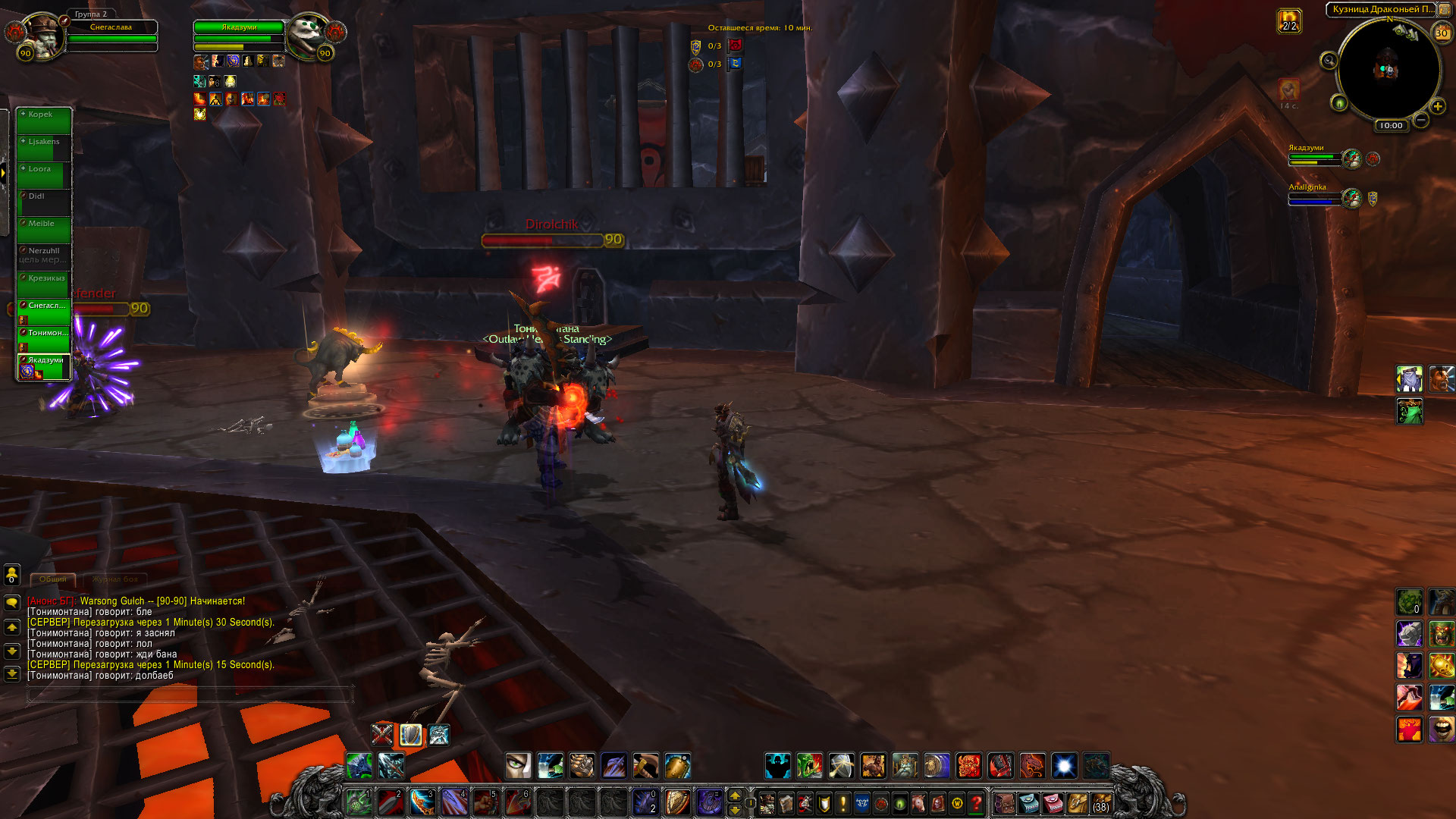Target raid member Meible
The image size is (1456, 819).
pos(44,230)
